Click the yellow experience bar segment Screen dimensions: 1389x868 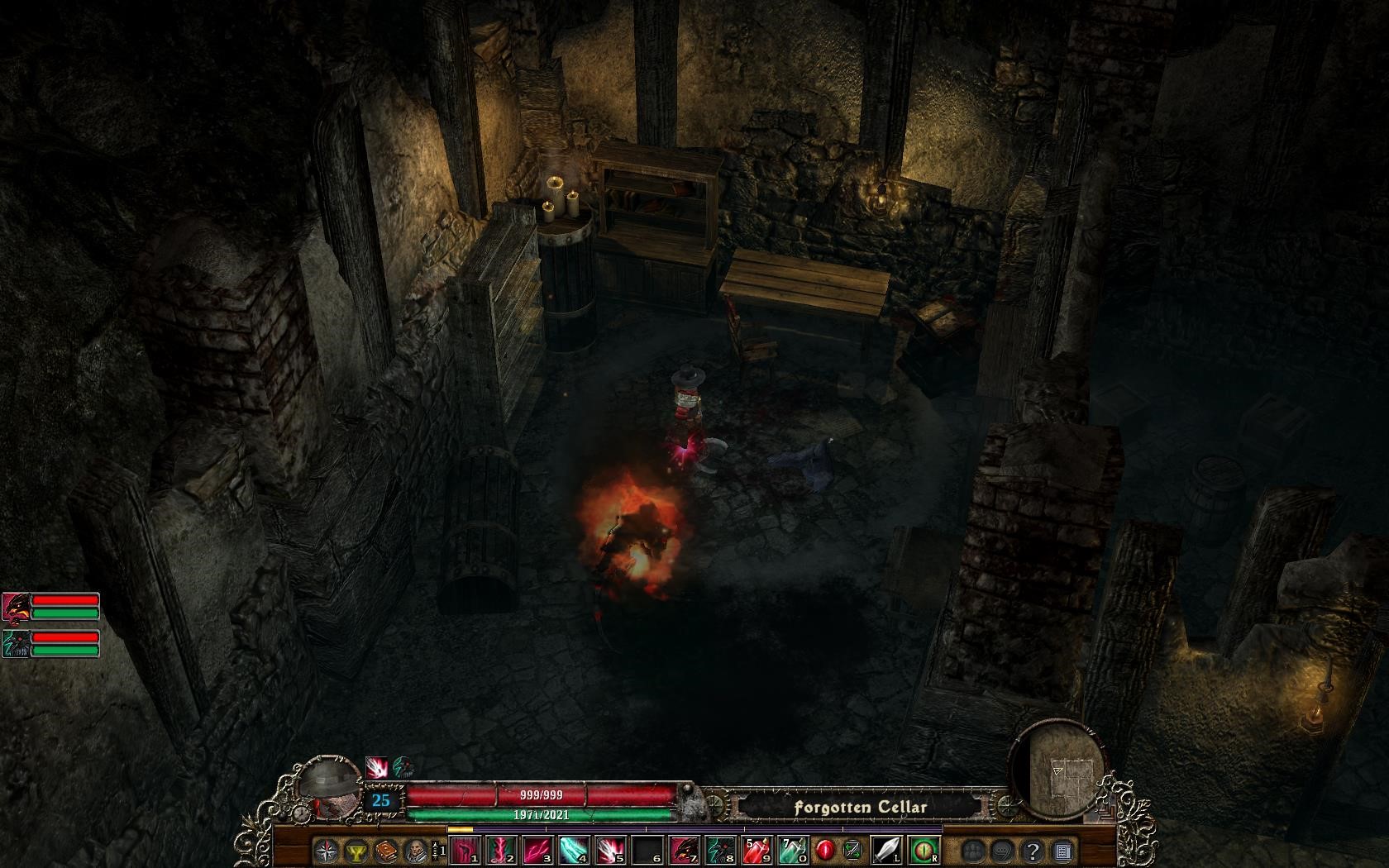(x=459, y=829)
